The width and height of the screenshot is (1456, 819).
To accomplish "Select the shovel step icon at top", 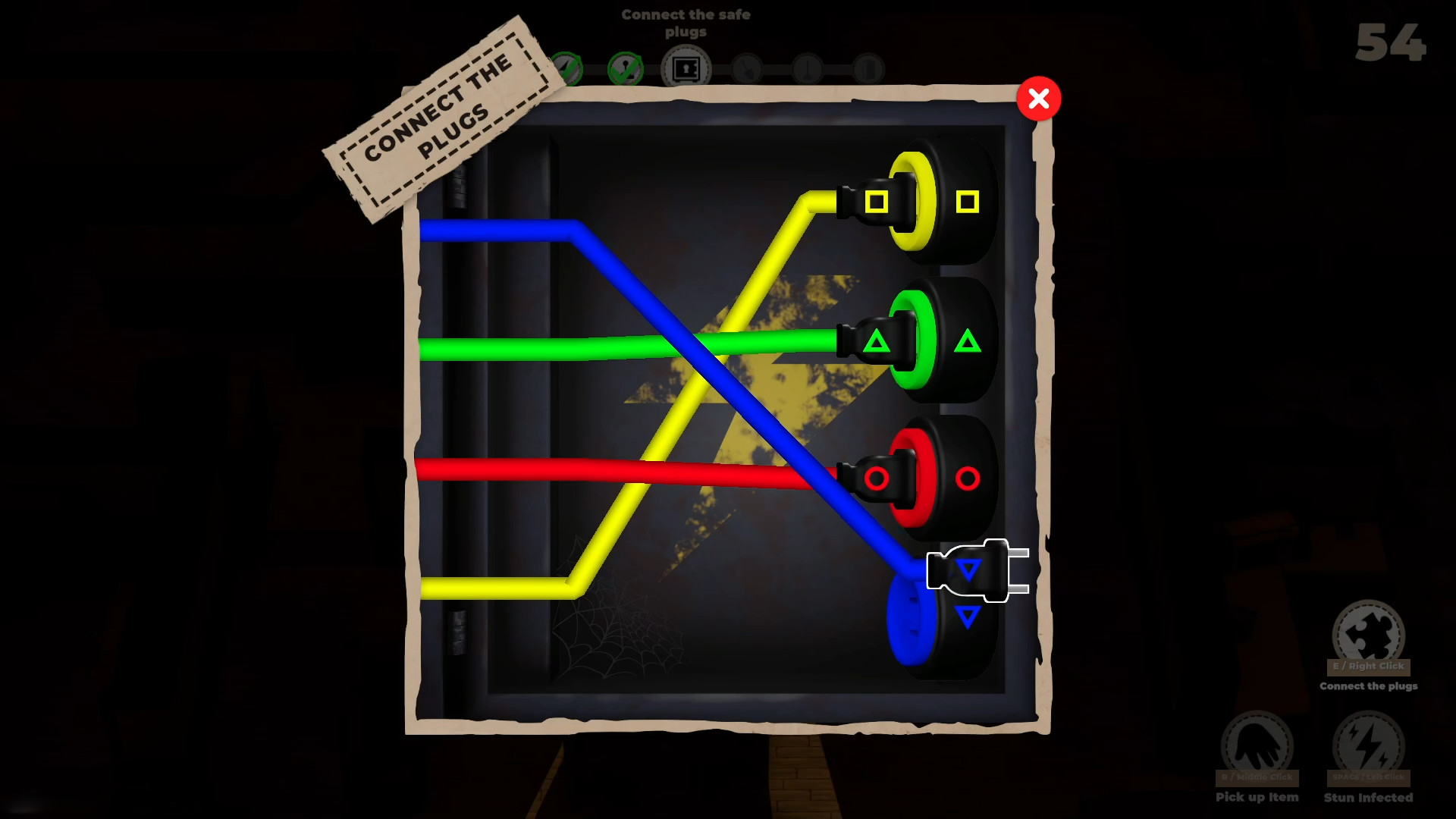I will point(747,68).
